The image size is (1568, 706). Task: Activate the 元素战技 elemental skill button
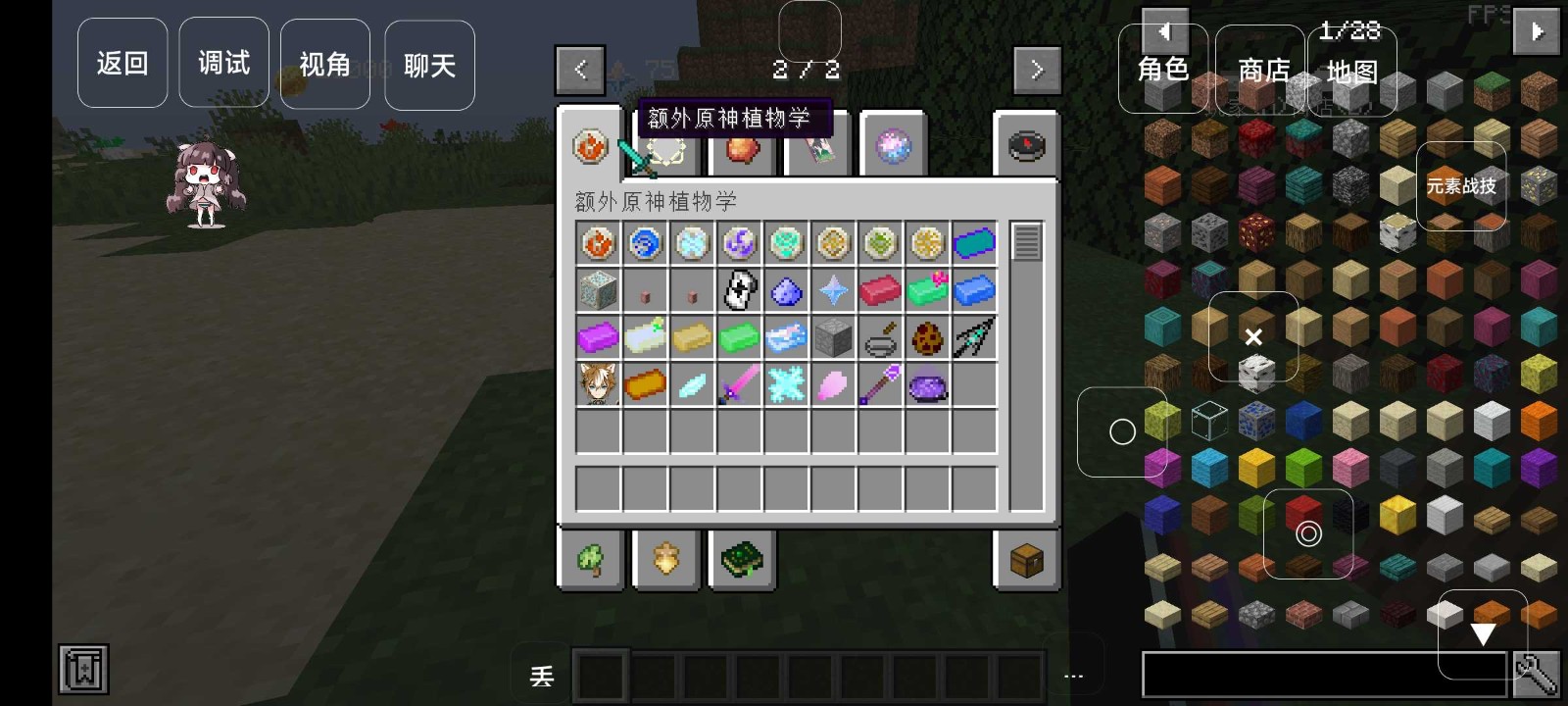1460,186
